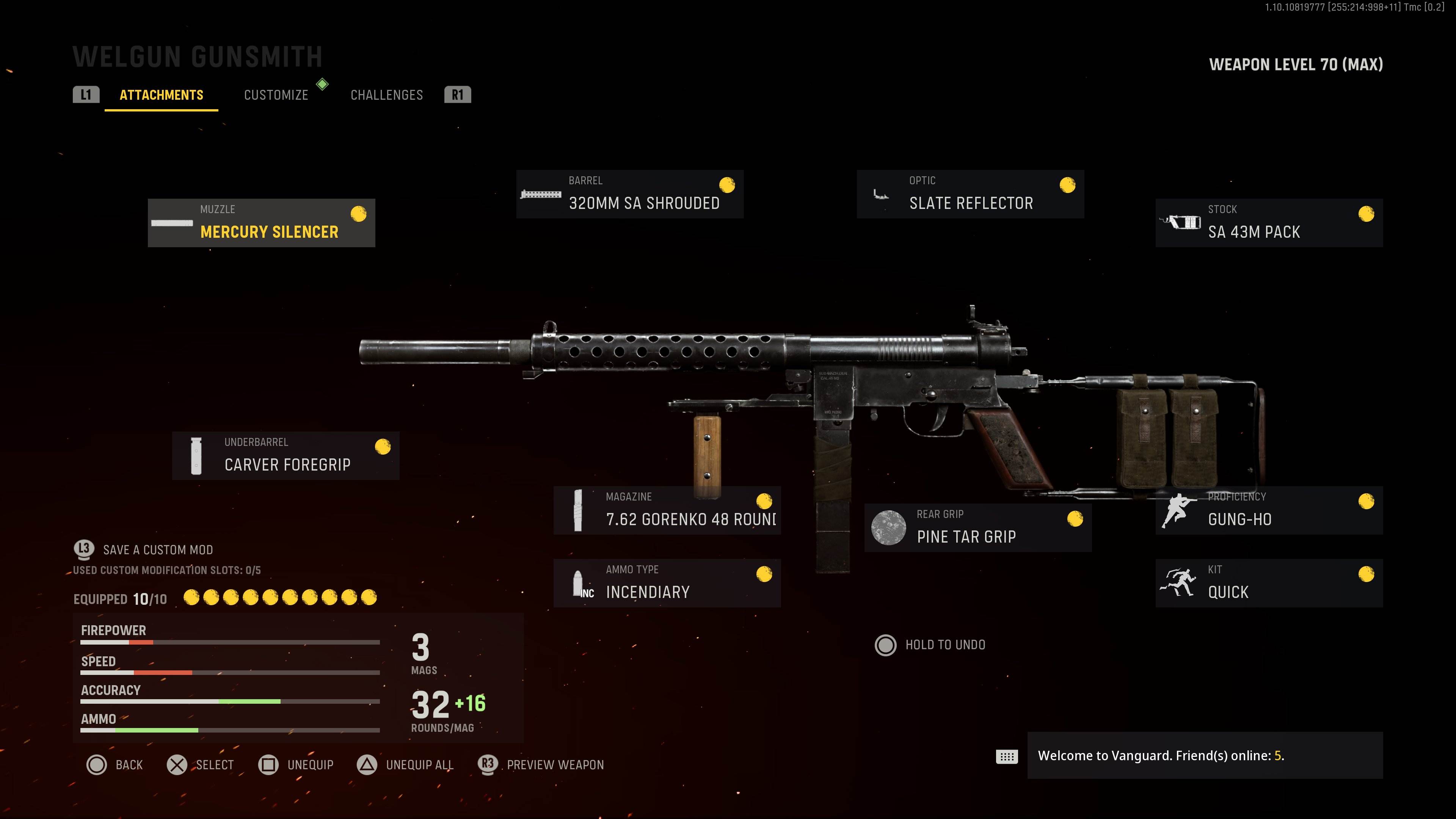Change the Incendiary ammo type slot

coord(667,583)
